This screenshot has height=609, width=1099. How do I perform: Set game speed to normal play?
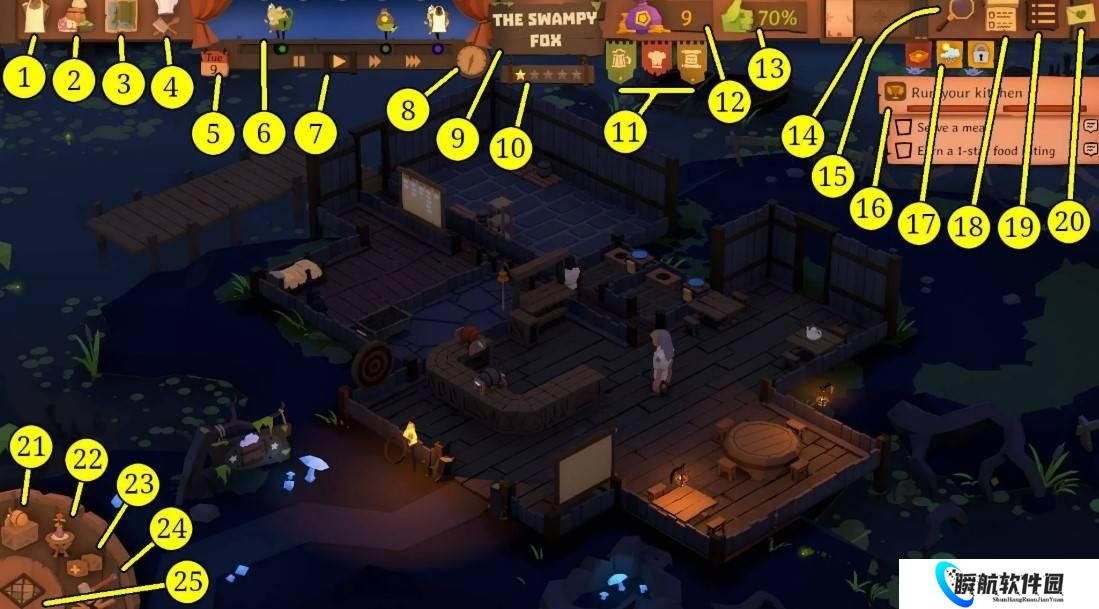(340, 61)
